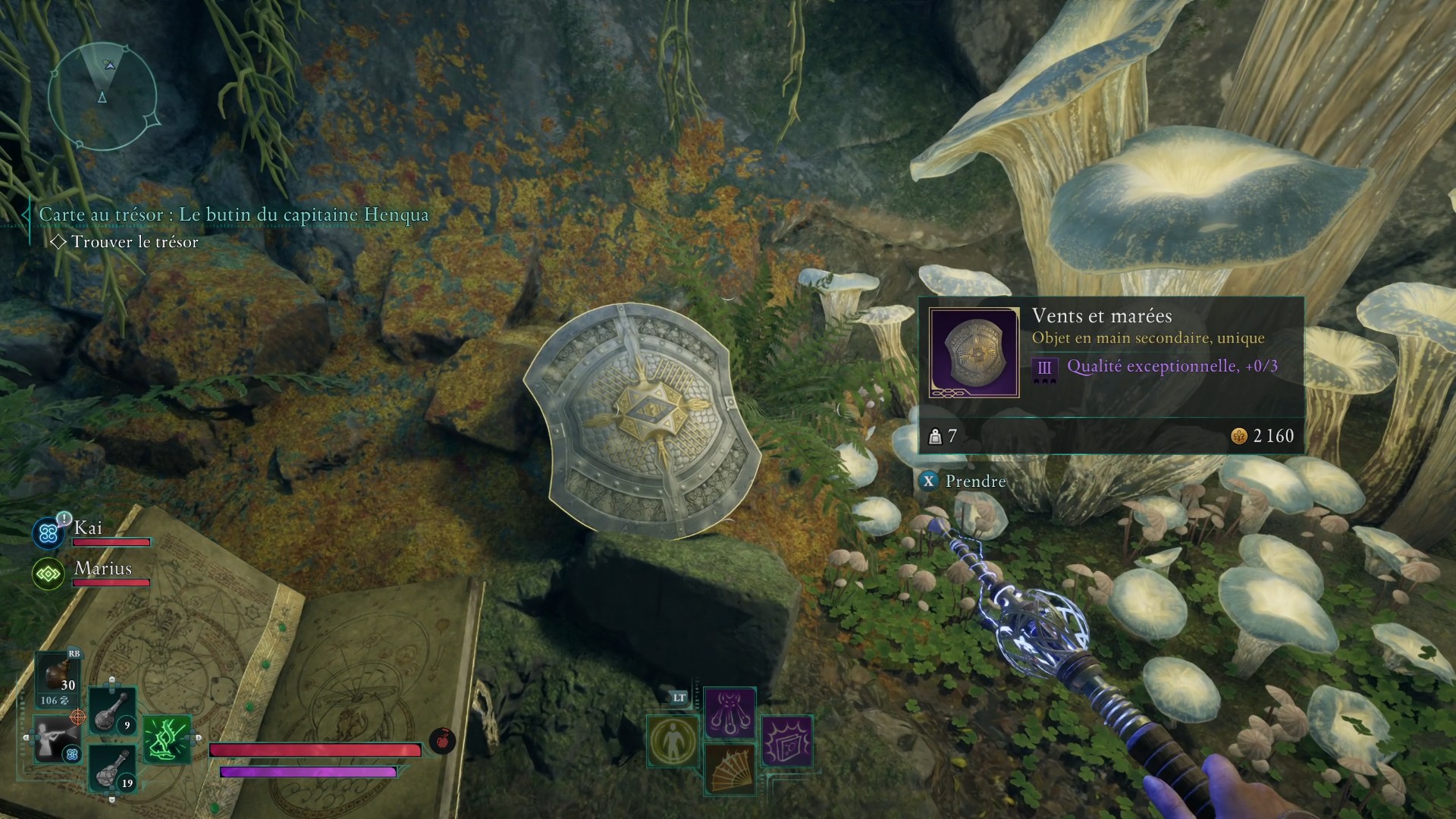The width and height of the screenshot is (1456, 819).
Task: Cast the fiery fan spell
Action: click(730, 768)
